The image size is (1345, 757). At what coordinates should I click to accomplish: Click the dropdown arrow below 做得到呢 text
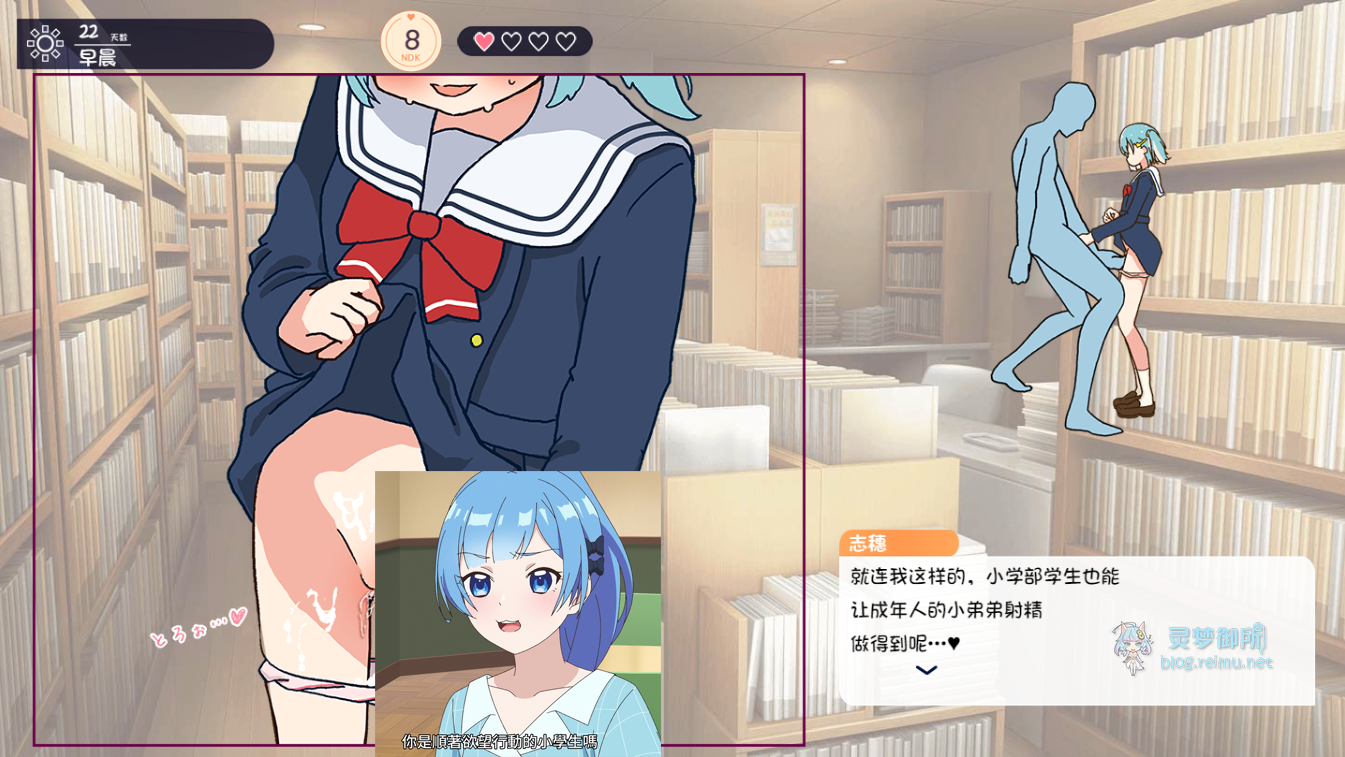926,670
